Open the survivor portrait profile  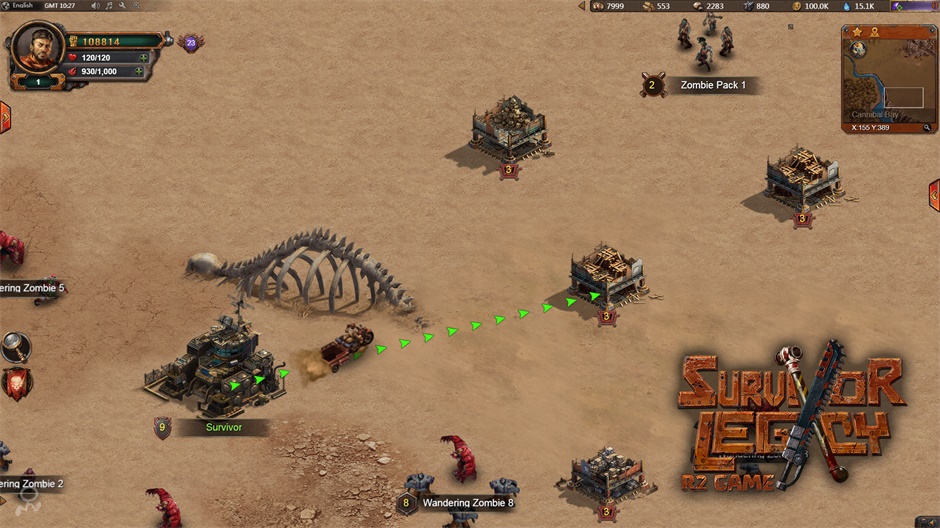point(38,46)
